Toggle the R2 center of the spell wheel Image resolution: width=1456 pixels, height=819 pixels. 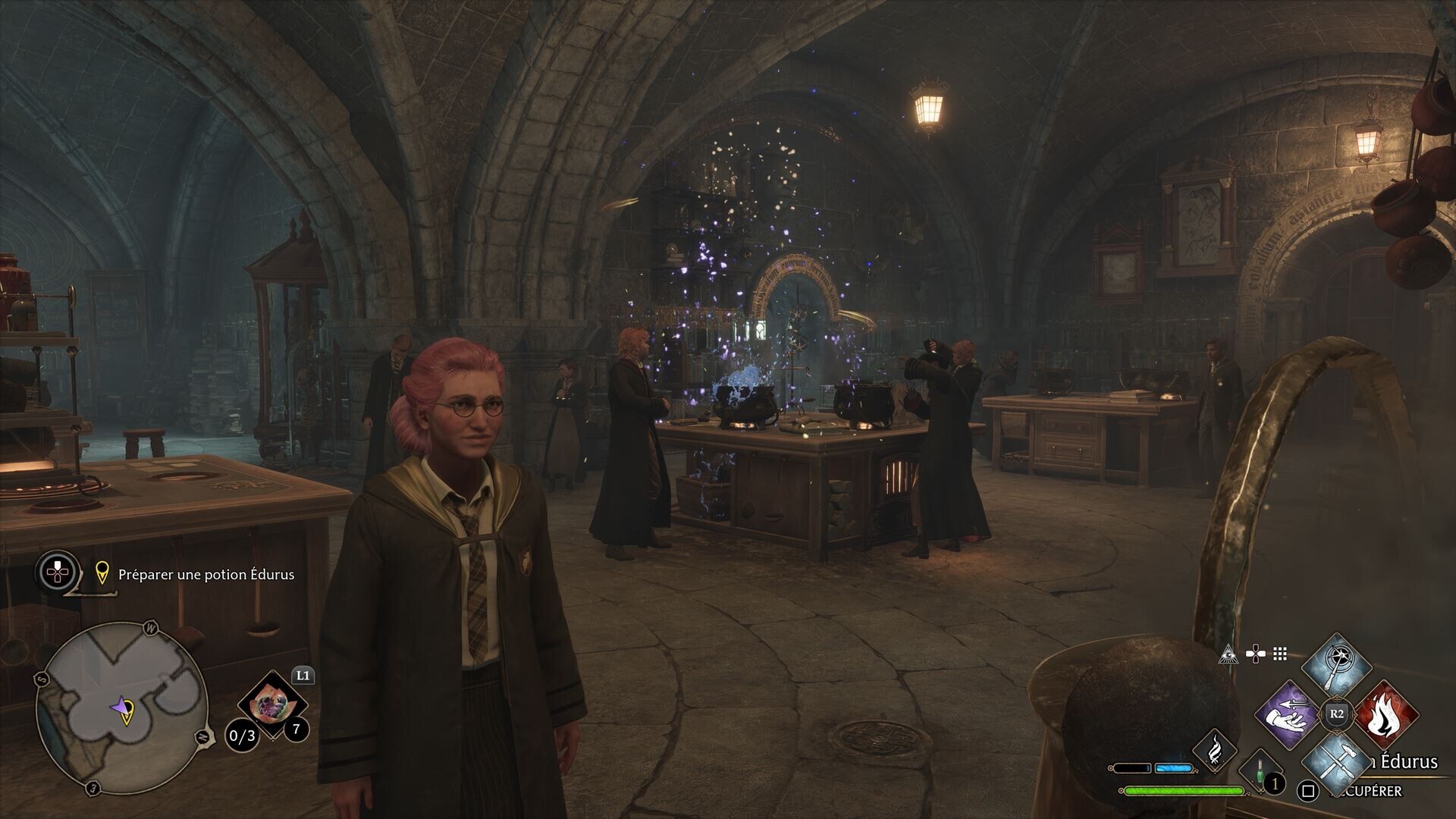click(x=1337, y=714)
